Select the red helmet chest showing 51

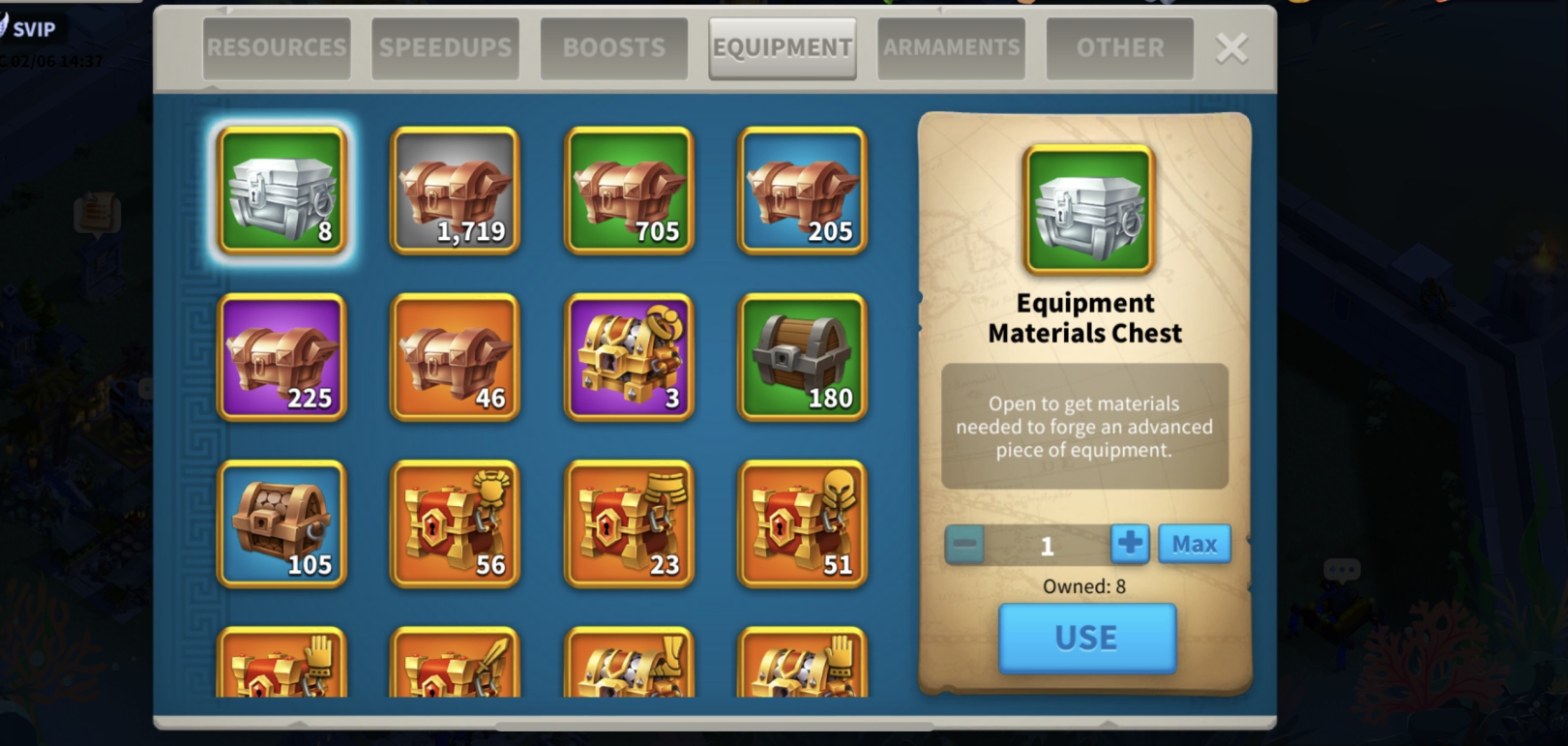pyautogui.click(x=802, y=523)
